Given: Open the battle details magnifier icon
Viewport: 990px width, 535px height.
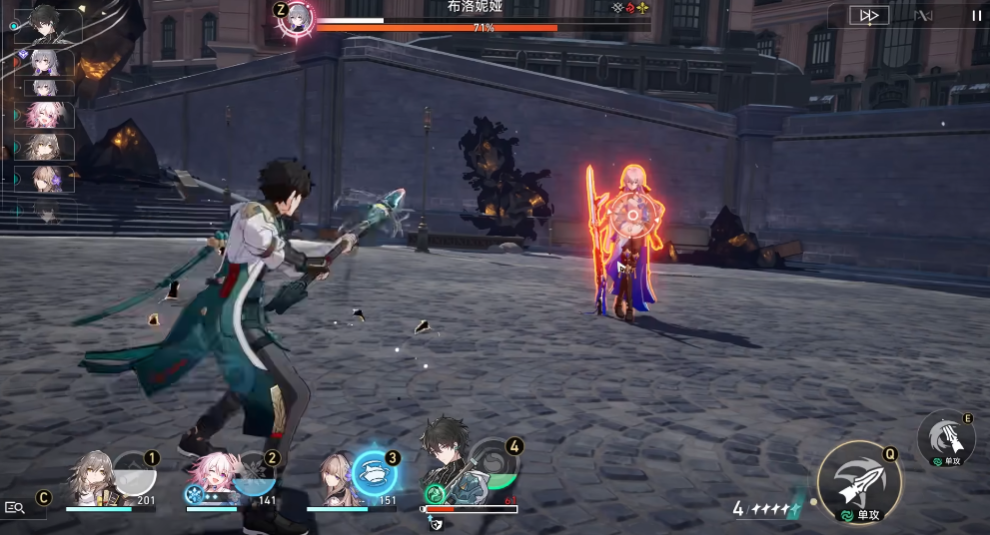Looking at the screenshot, I should (x=15, y=507).
